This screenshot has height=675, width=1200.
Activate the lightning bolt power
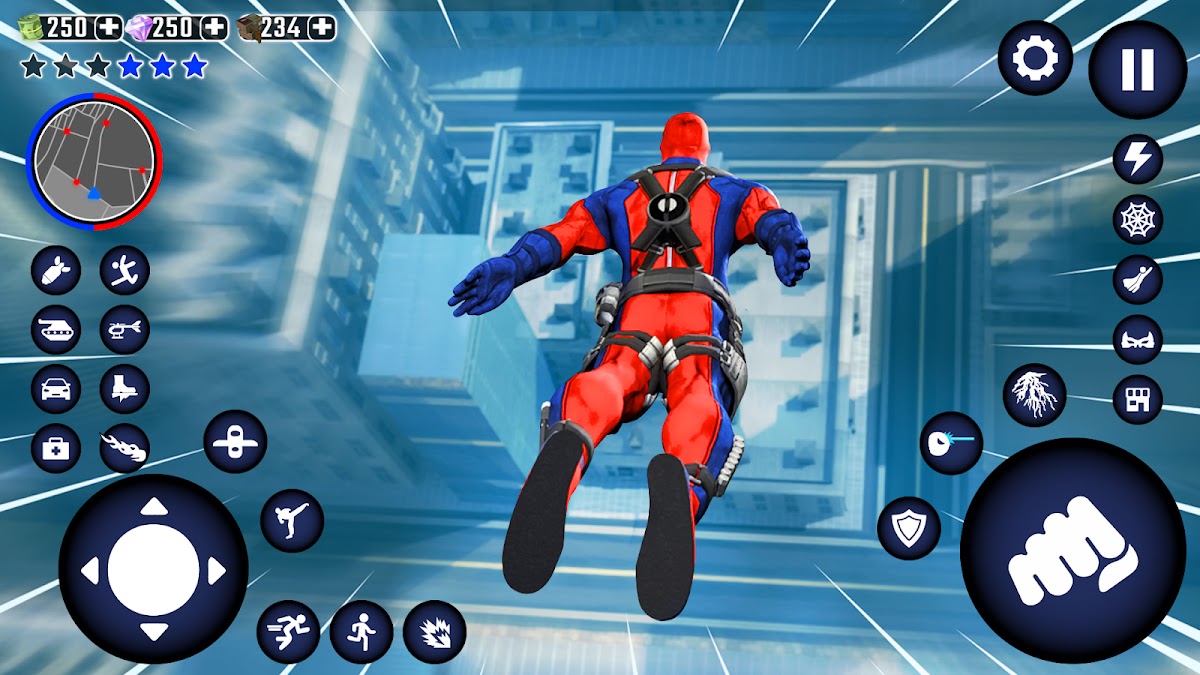1138,159
